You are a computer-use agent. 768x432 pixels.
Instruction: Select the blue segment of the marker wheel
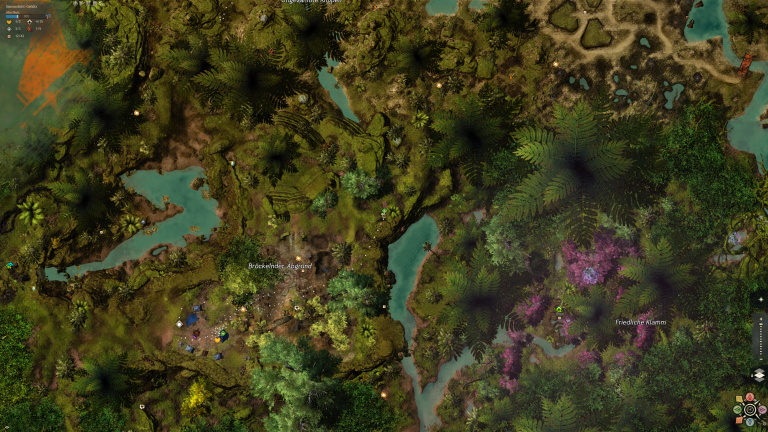(749, 421)
